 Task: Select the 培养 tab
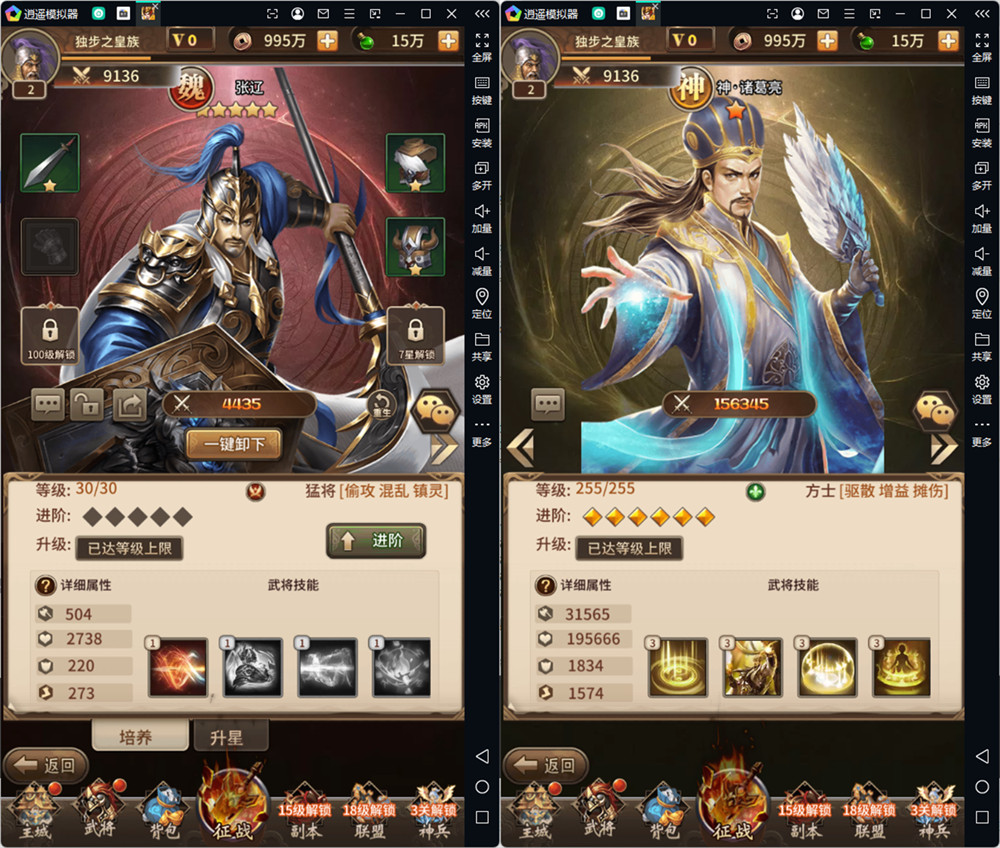click(140, 736)
